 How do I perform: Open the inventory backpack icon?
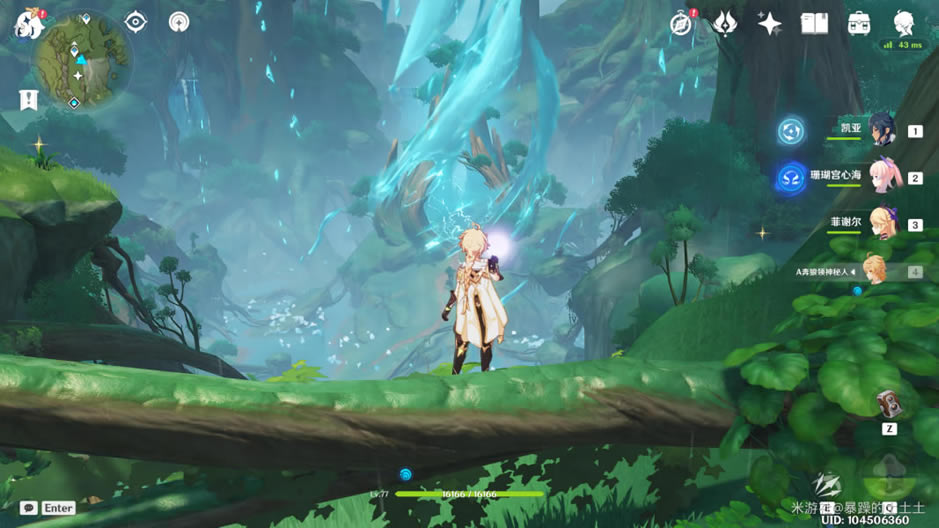[x=858, y=24]
